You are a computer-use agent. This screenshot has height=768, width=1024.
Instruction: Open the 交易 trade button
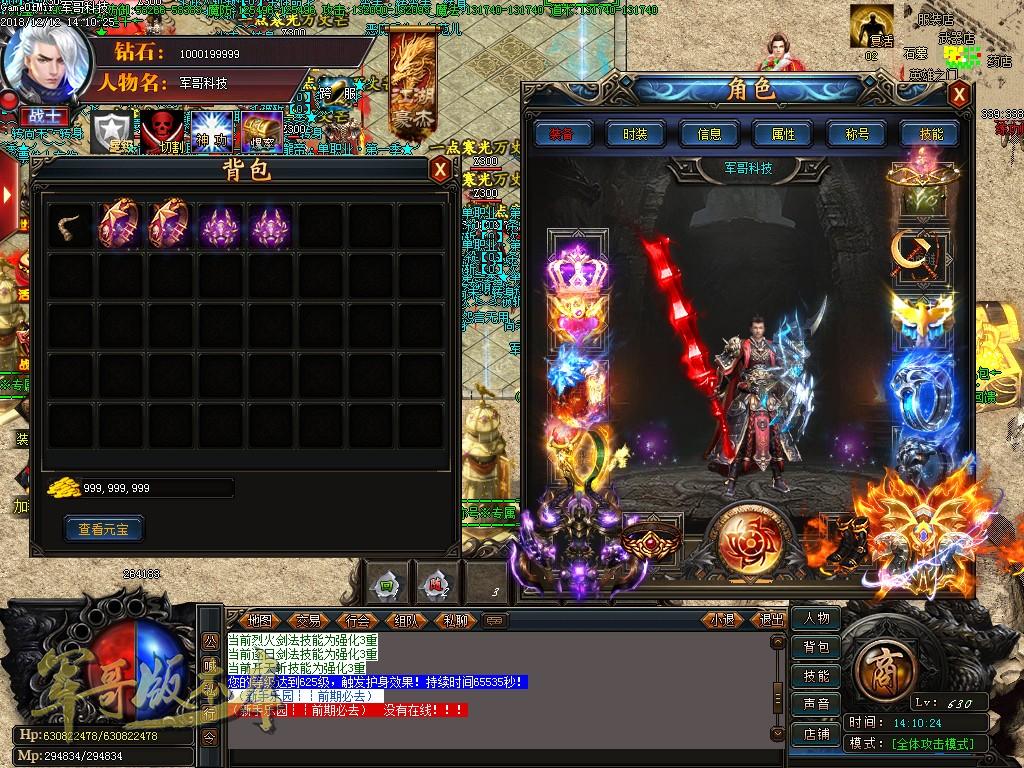pyautogui.click(x=308, y=620)
